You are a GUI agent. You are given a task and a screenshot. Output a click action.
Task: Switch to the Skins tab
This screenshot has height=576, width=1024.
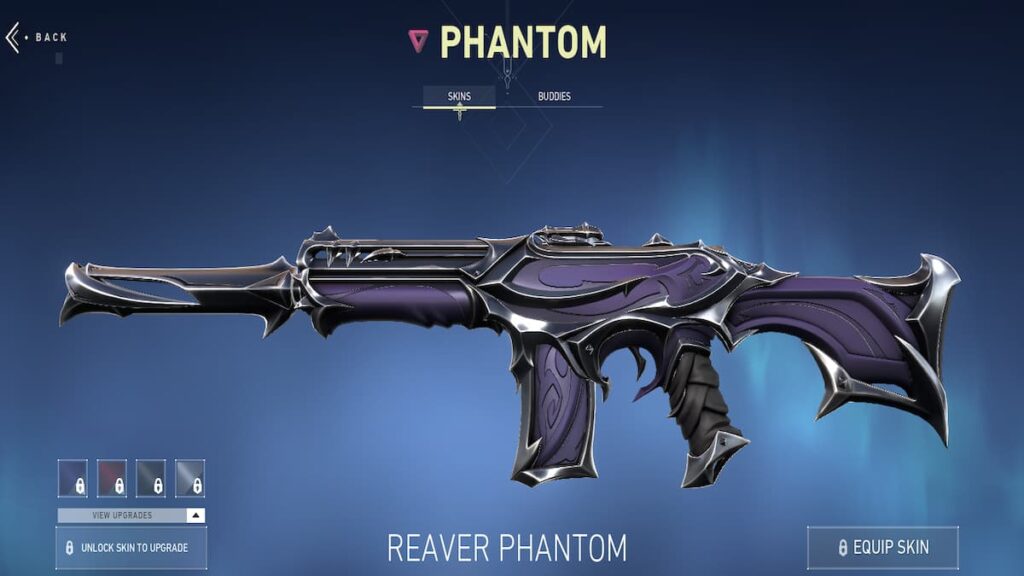459,97
